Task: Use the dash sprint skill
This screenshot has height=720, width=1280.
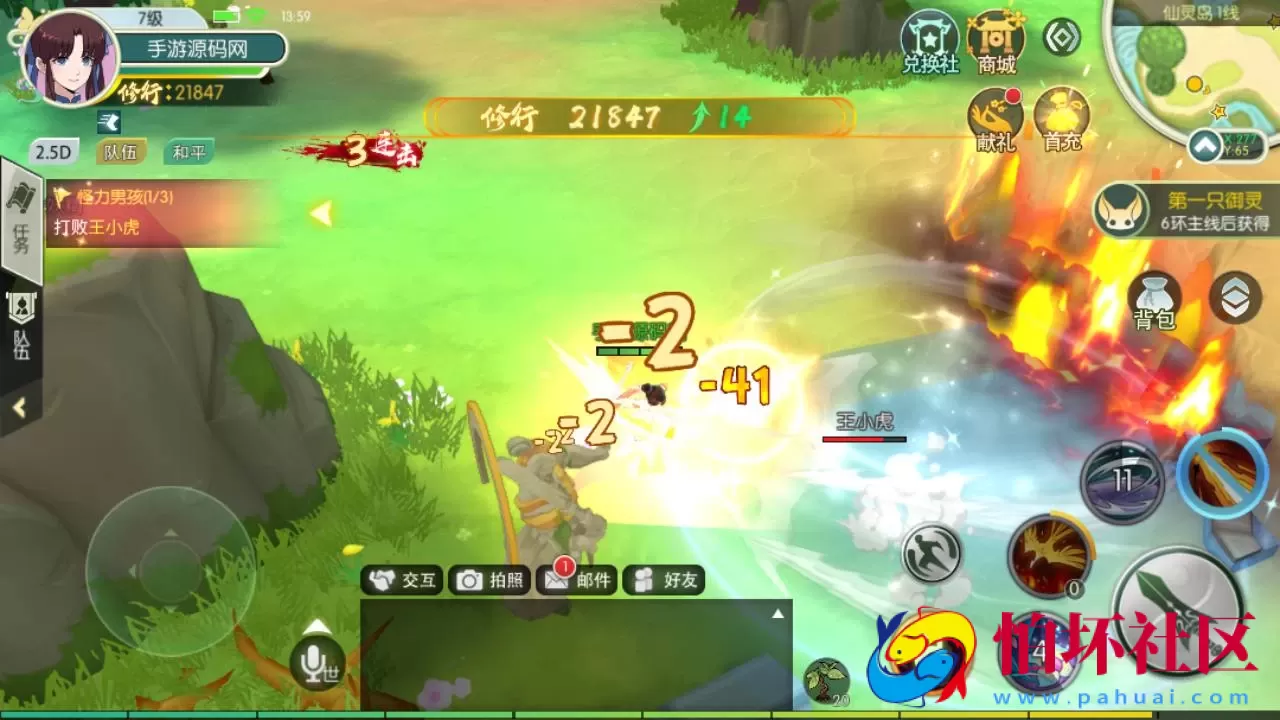Action: (x=931, y=554)
